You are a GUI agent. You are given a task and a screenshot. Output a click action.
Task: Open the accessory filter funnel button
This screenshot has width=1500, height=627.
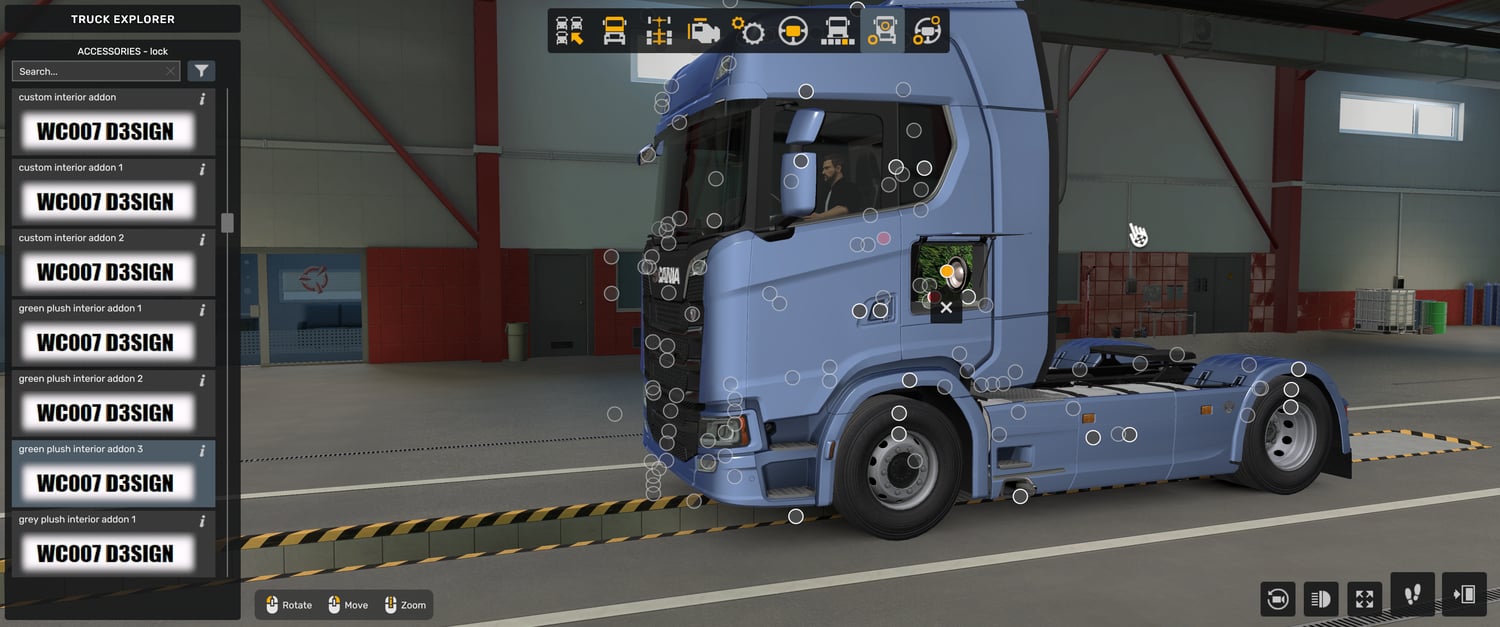point(202,71)
